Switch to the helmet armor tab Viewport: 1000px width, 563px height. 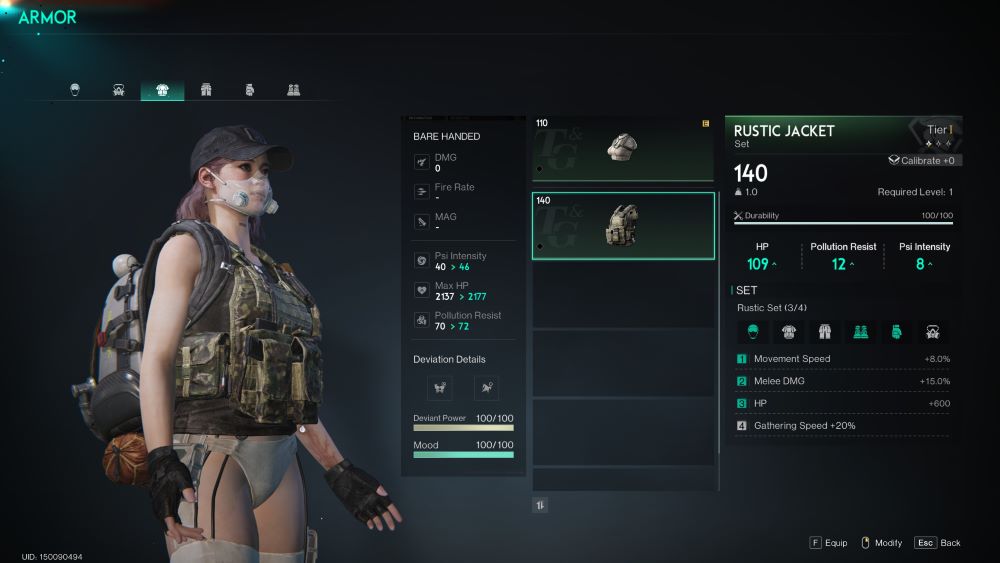[75, 90]
